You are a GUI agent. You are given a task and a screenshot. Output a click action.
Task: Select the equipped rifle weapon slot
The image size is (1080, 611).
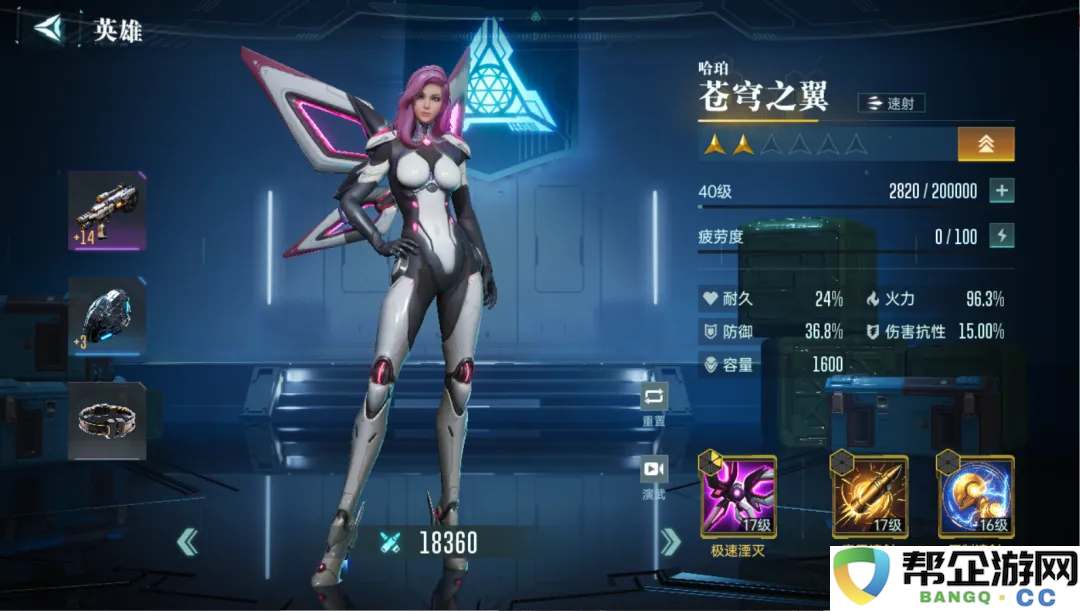(x=107, y=211)
